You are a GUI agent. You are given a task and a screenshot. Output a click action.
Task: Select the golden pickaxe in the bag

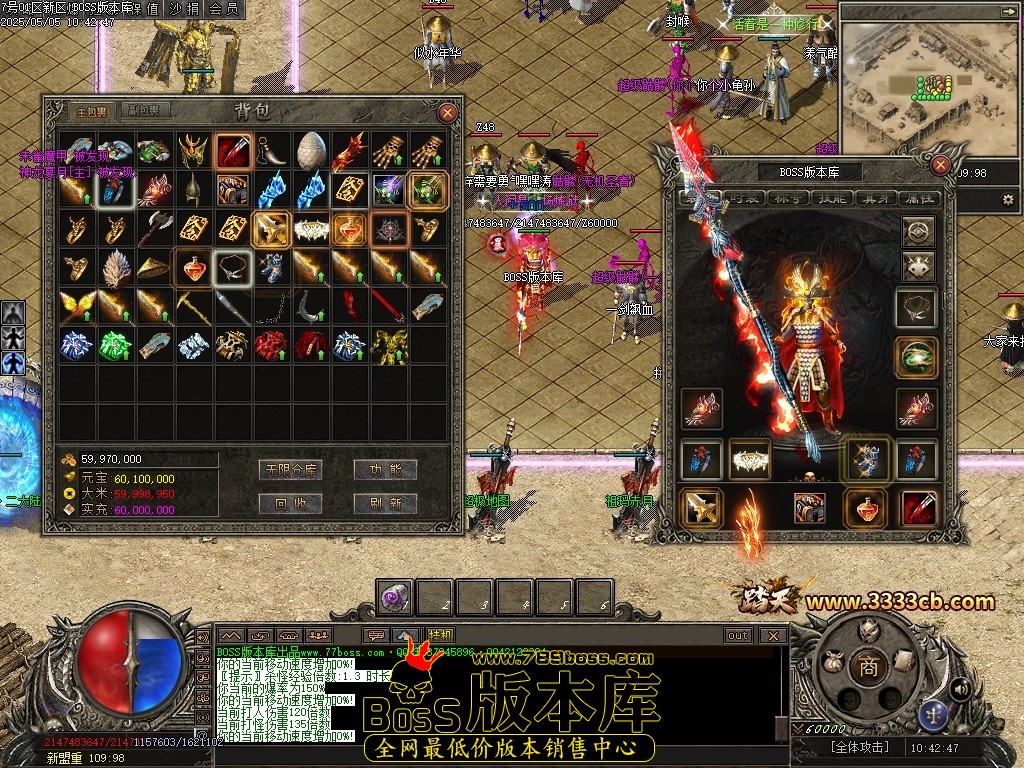tap(194, 307)
